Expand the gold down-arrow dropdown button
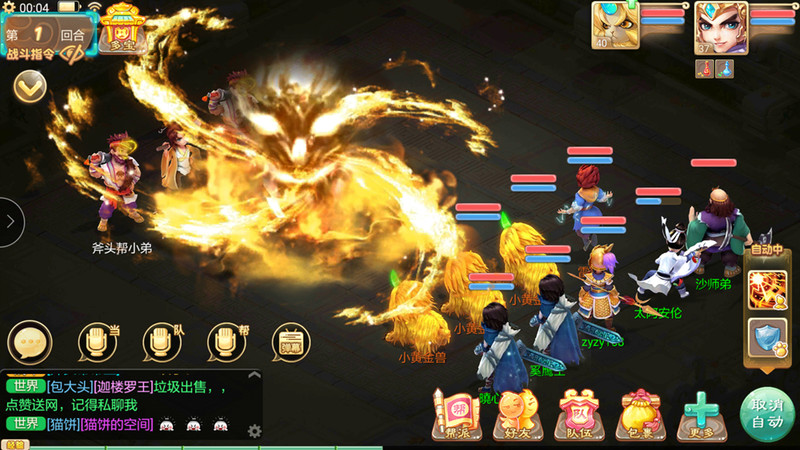 pos(30,87)
